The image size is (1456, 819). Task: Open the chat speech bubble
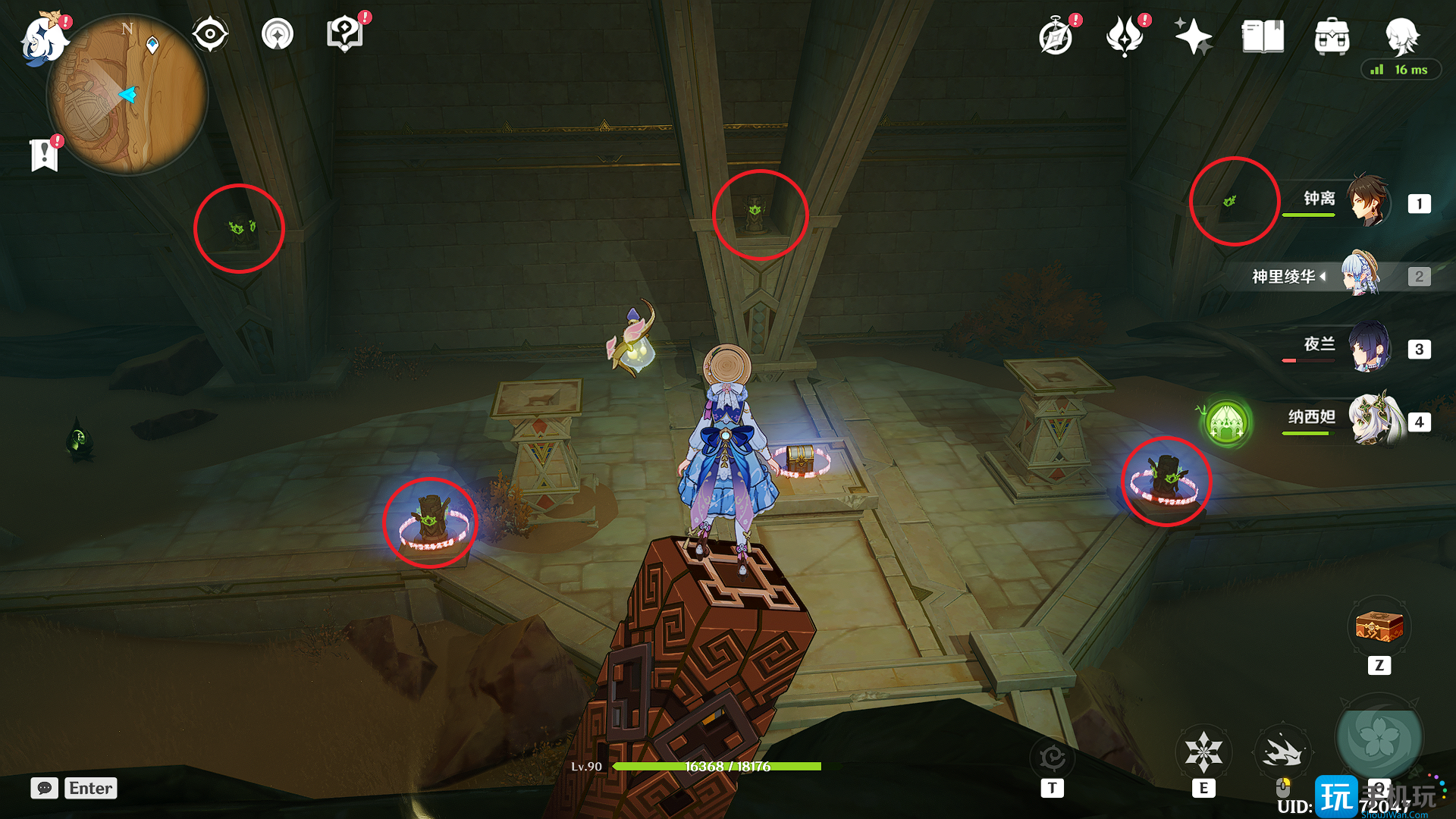[45, 788]
